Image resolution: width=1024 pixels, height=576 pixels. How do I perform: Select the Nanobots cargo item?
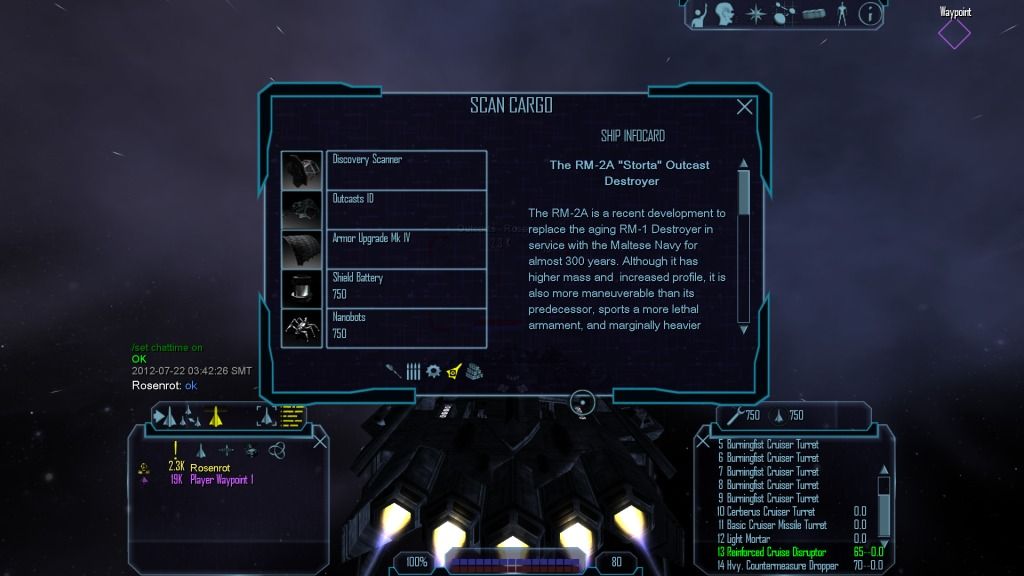click(406, 327)
